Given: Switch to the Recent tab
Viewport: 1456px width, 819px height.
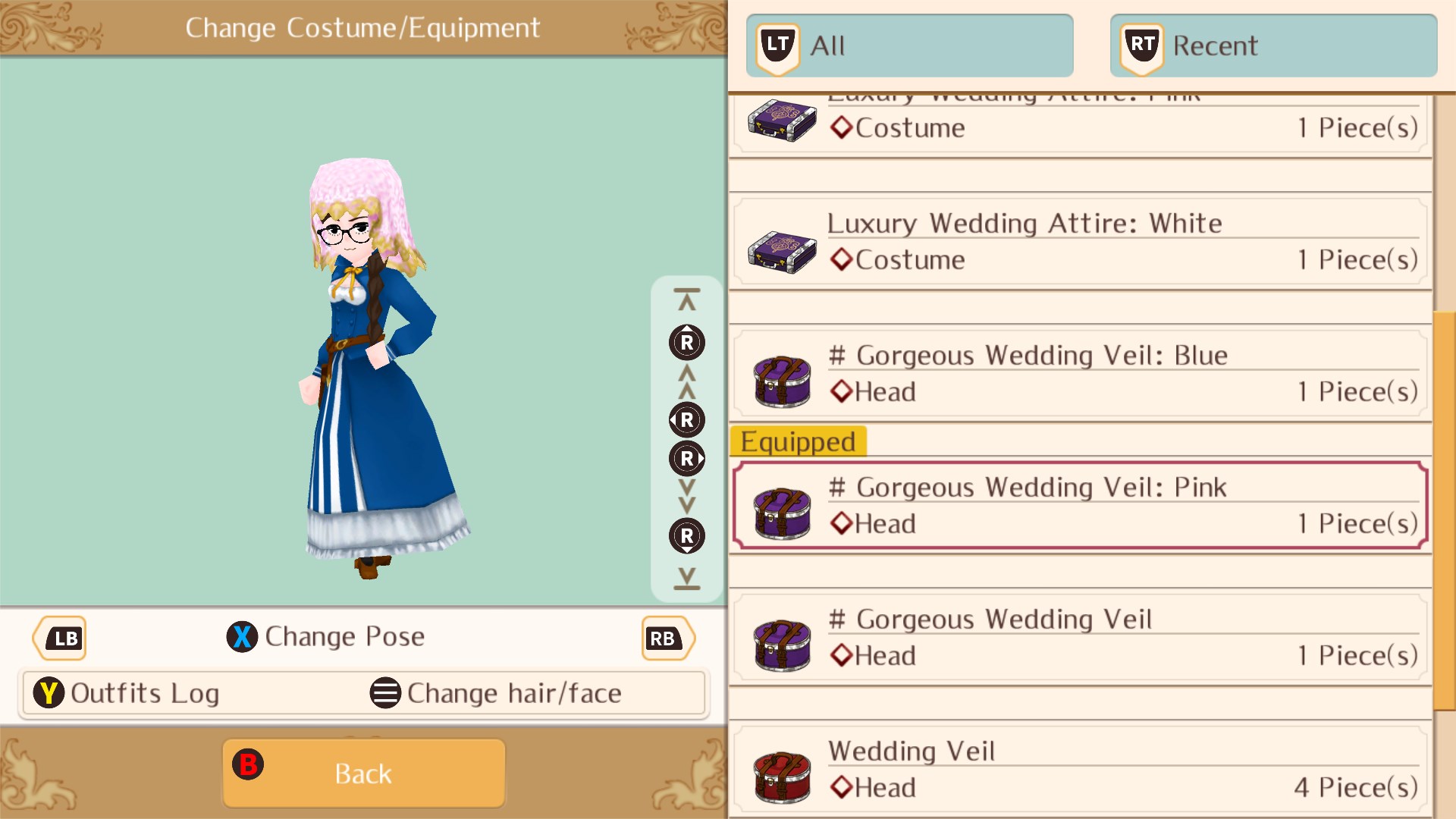Looking at the screenshot, I should click(x=1274, y=45).
